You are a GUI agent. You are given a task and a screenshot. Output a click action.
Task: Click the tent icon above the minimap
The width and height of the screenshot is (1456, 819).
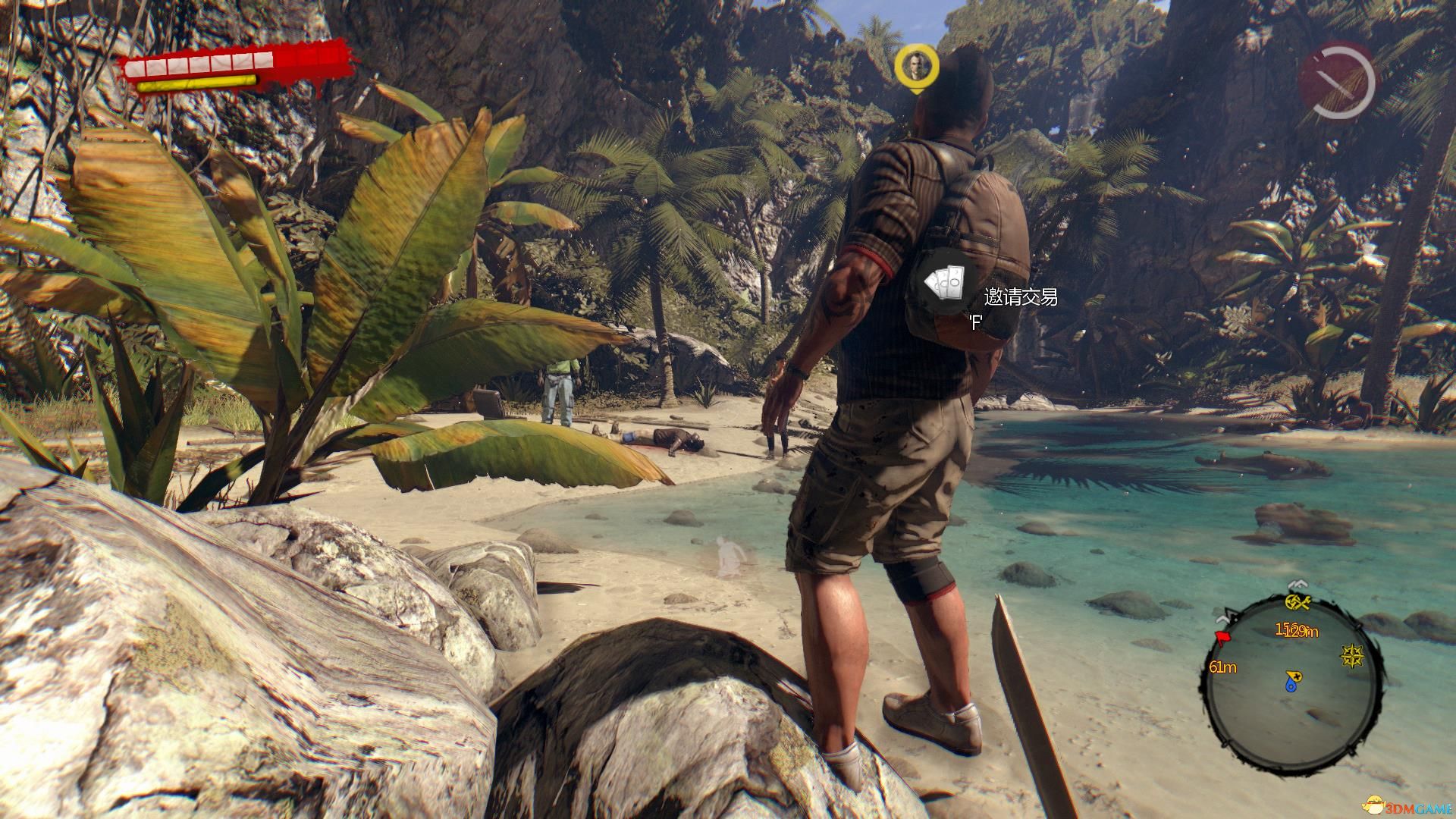tap(1298, 584)
